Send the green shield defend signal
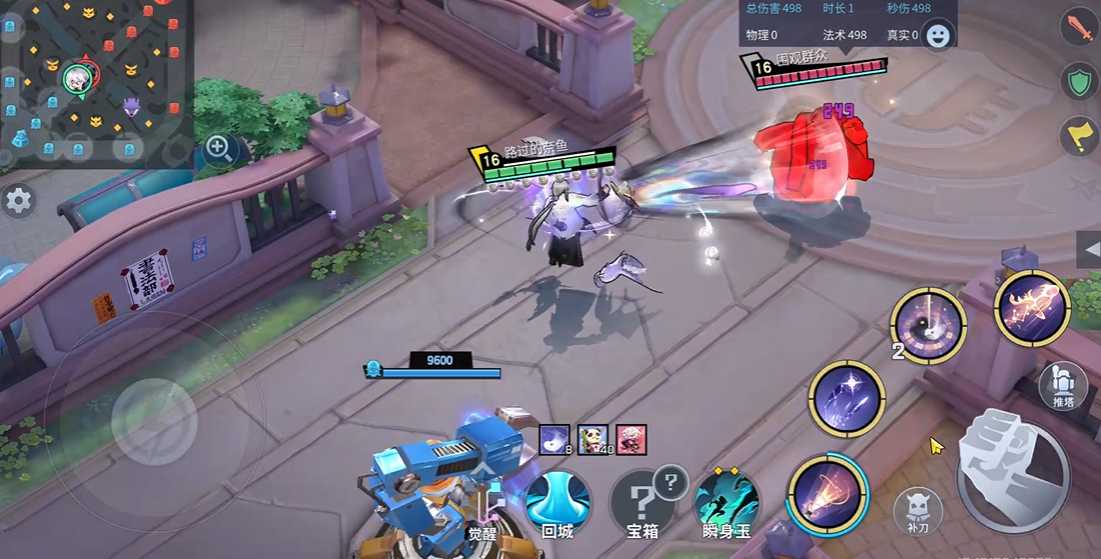Image resolution: width=1101 pixels, height=559 pixels. point(1079,82)
